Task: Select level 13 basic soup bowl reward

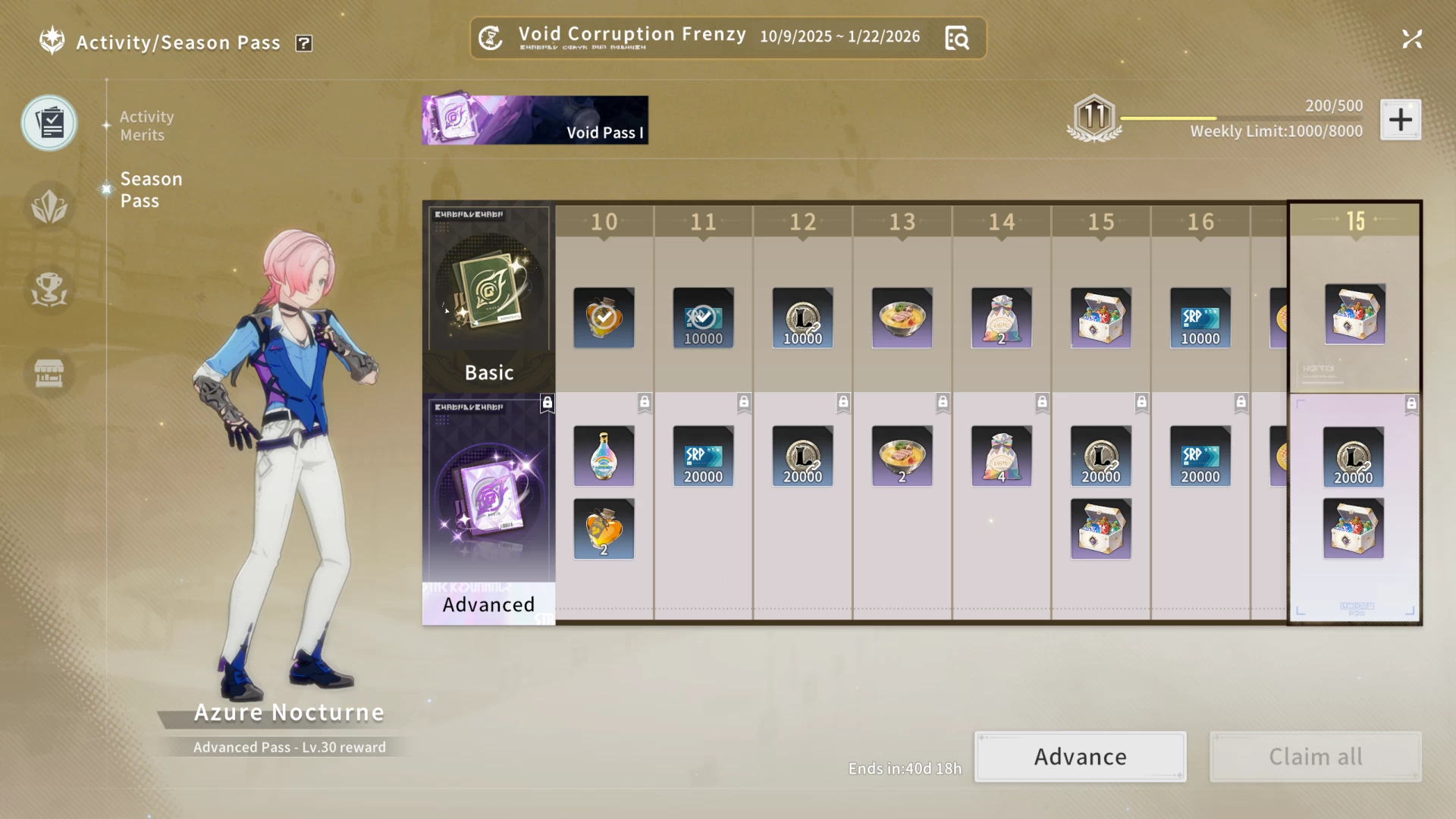Action: click(902, 318)
